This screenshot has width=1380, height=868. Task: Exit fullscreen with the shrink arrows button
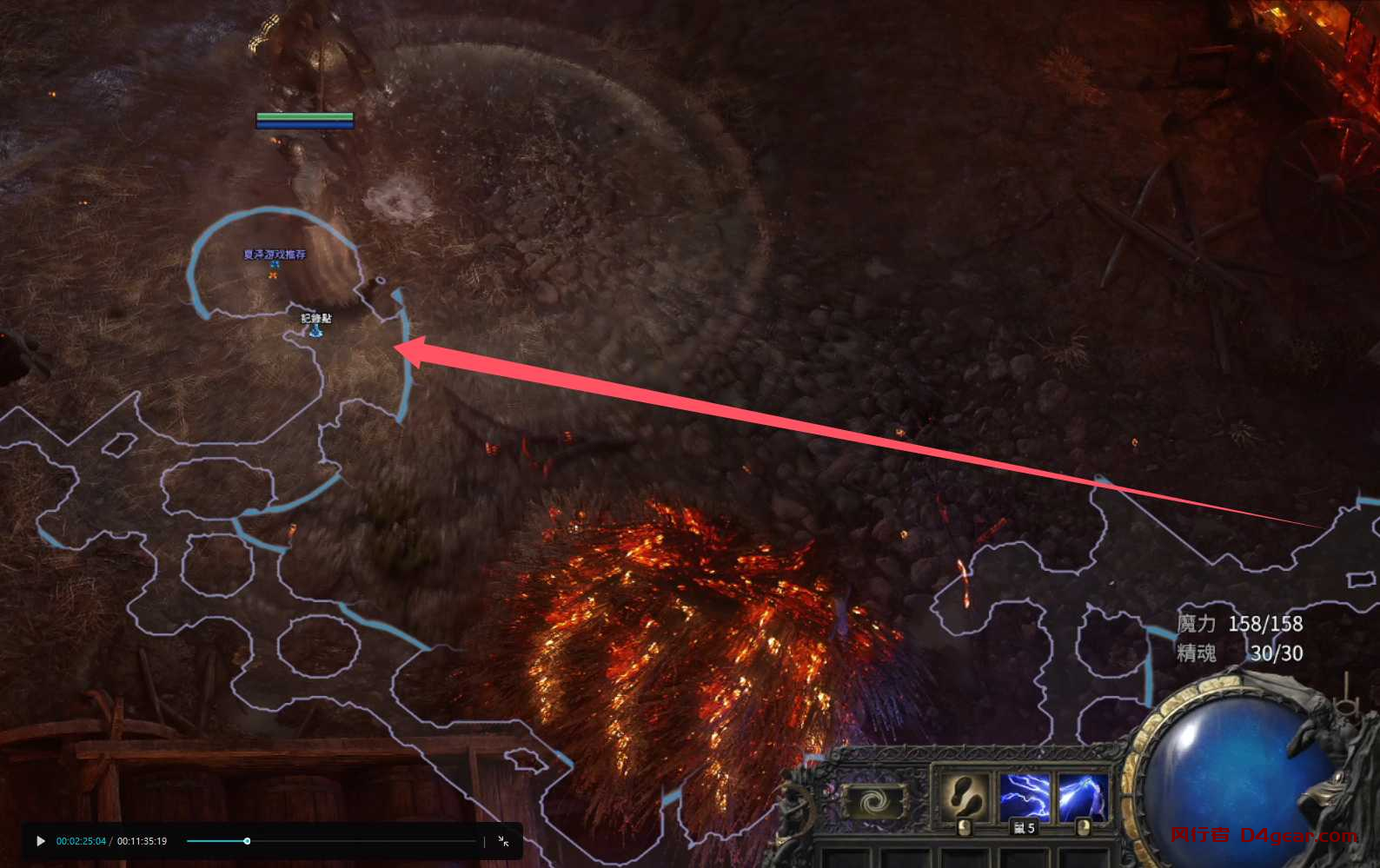point(503,841)
